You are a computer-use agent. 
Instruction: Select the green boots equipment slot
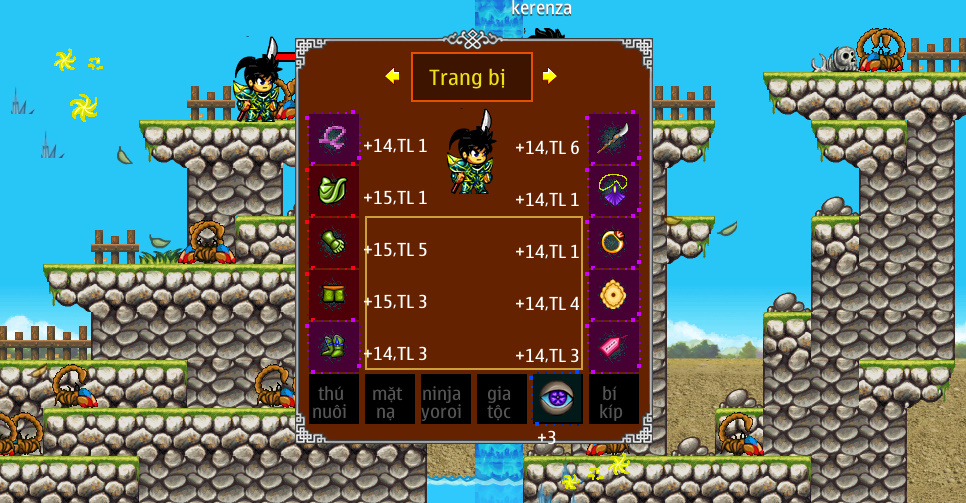(x=333, y=347)
